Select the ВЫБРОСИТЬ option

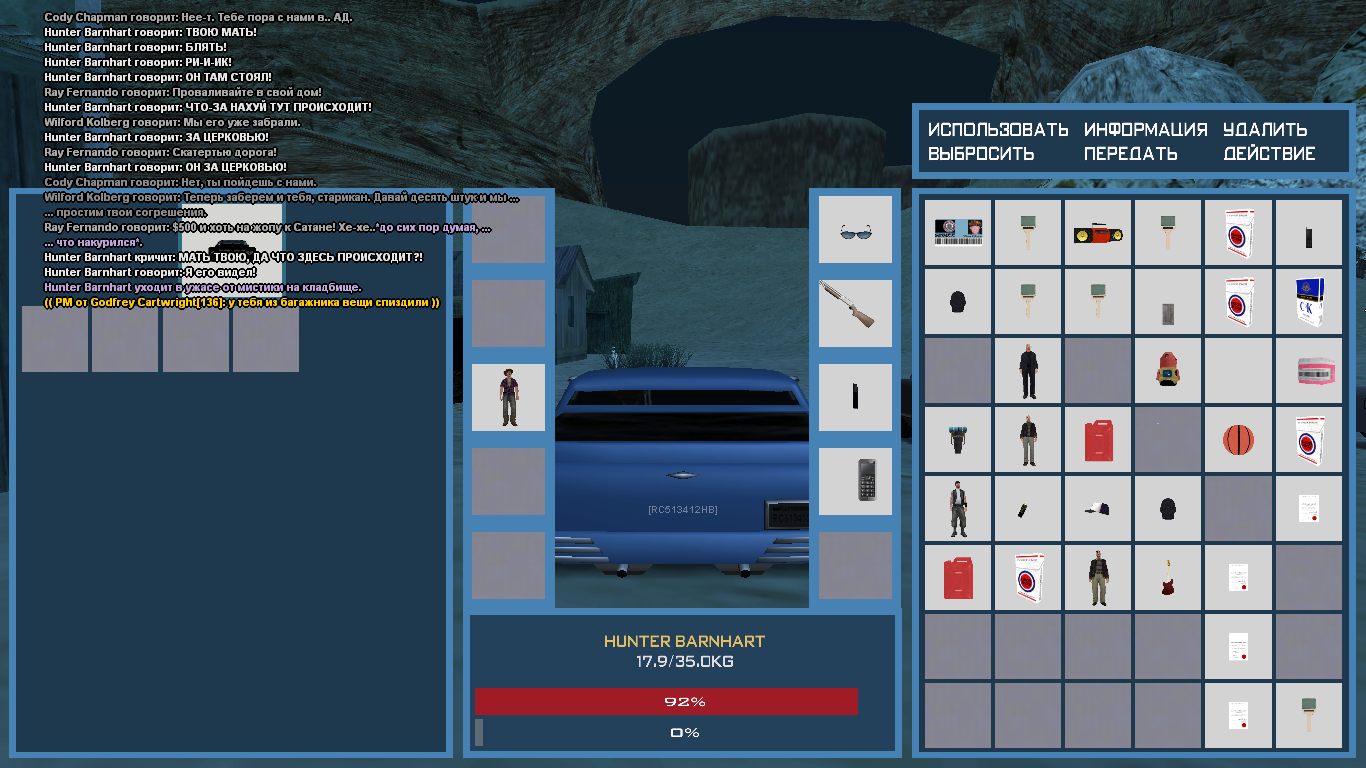[x=980, y=154]
